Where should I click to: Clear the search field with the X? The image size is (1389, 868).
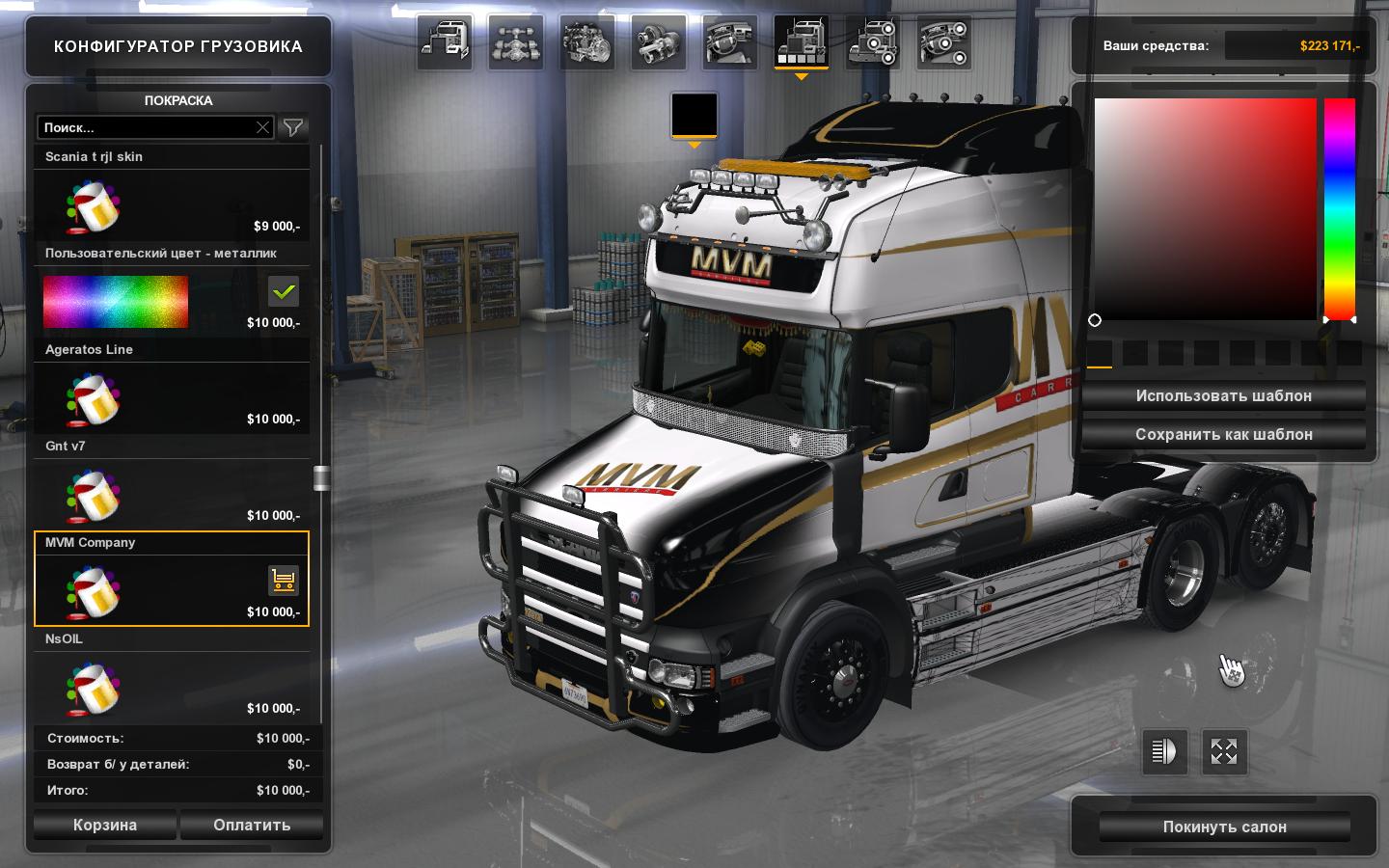(262, 127)
